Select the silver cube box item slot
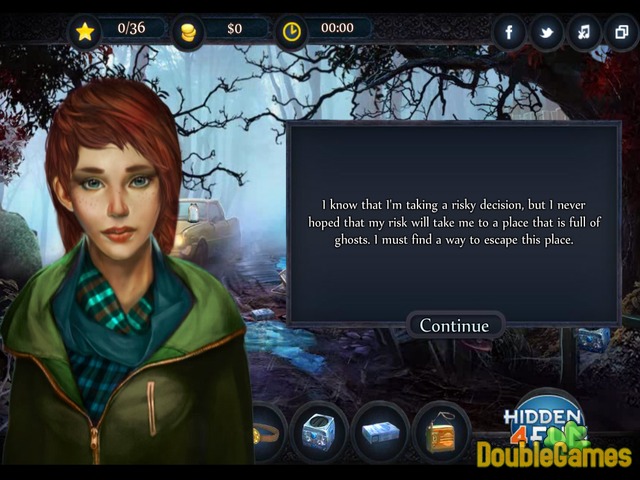This screenshot has height=480, width=640. tap(319, 431)
